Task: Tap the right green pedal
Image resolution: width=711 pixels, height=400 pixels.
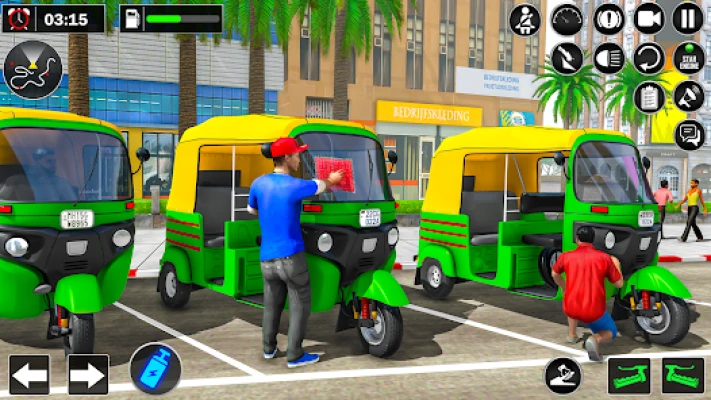Action: click(682, 376)
